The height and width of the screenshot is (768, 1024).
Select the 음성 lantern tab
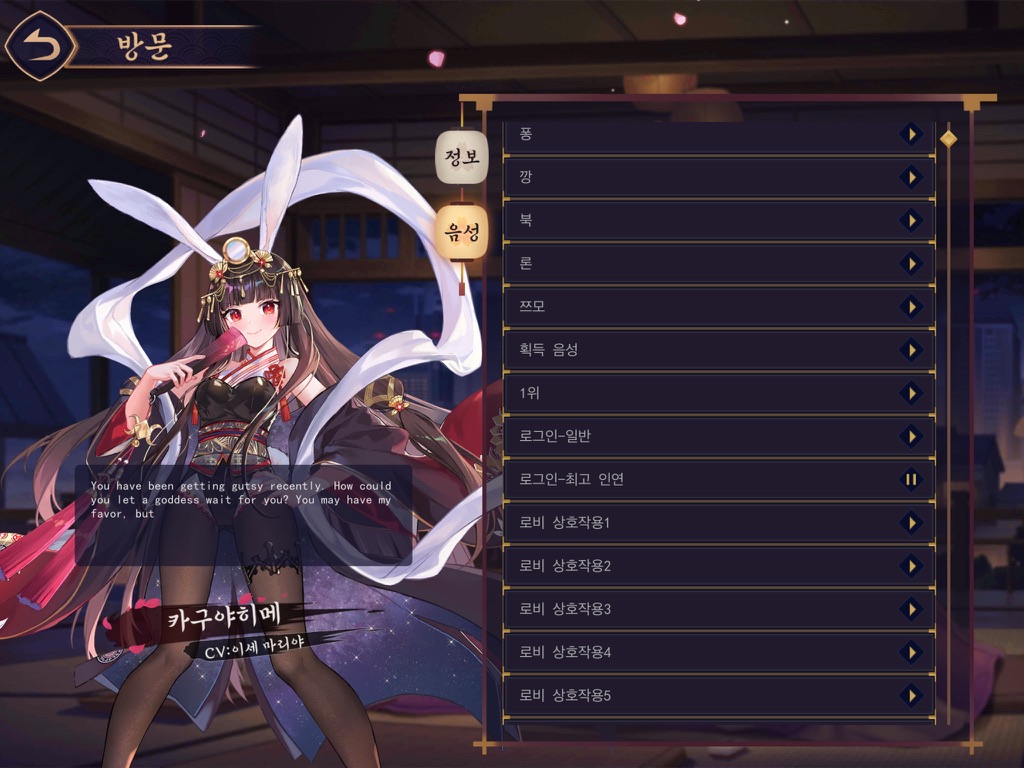(x=462, y=234)
